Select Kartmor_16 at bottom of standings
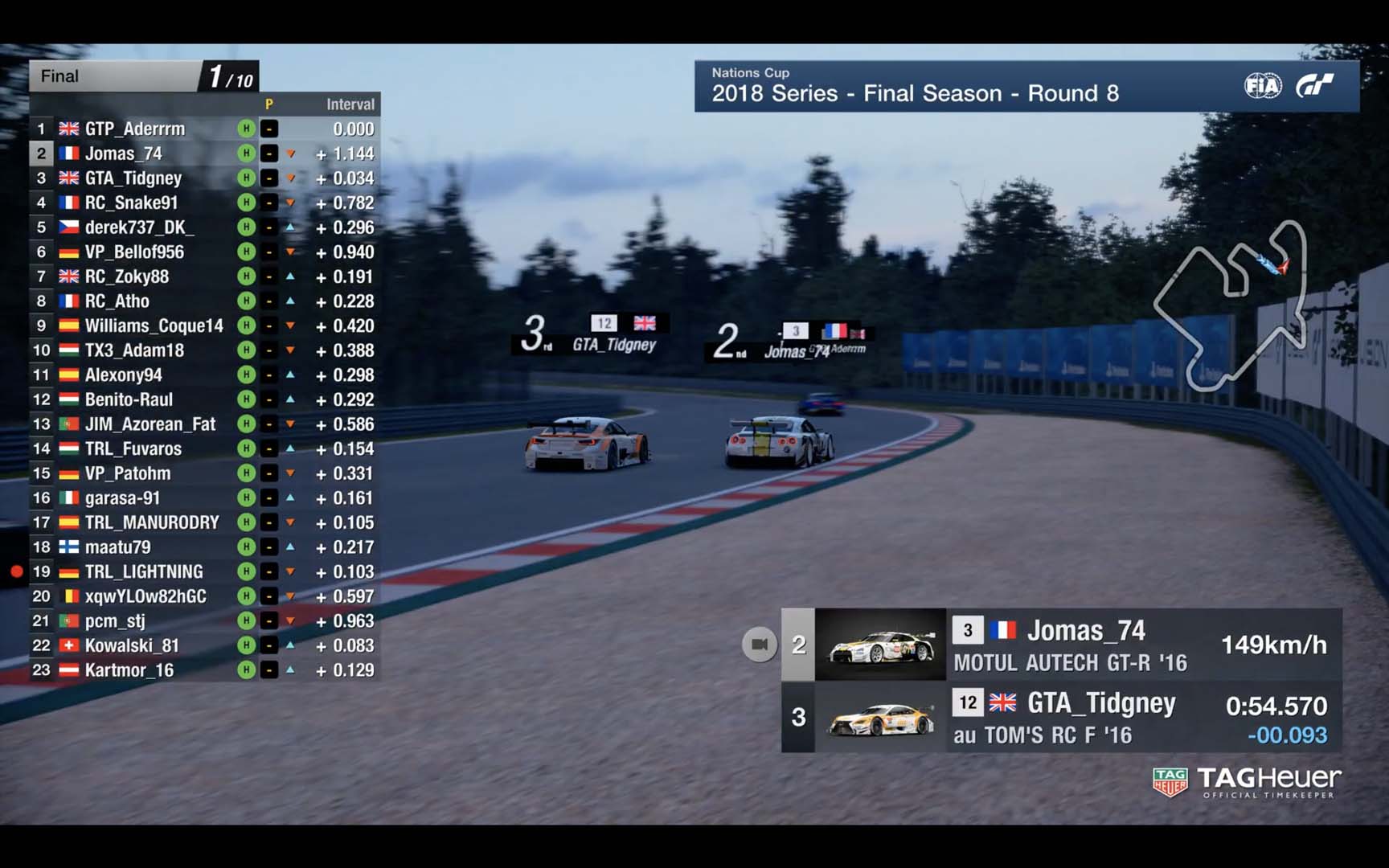Viewport: 1389px width, 868px height. pyautogui.click(x=129, y=670)
